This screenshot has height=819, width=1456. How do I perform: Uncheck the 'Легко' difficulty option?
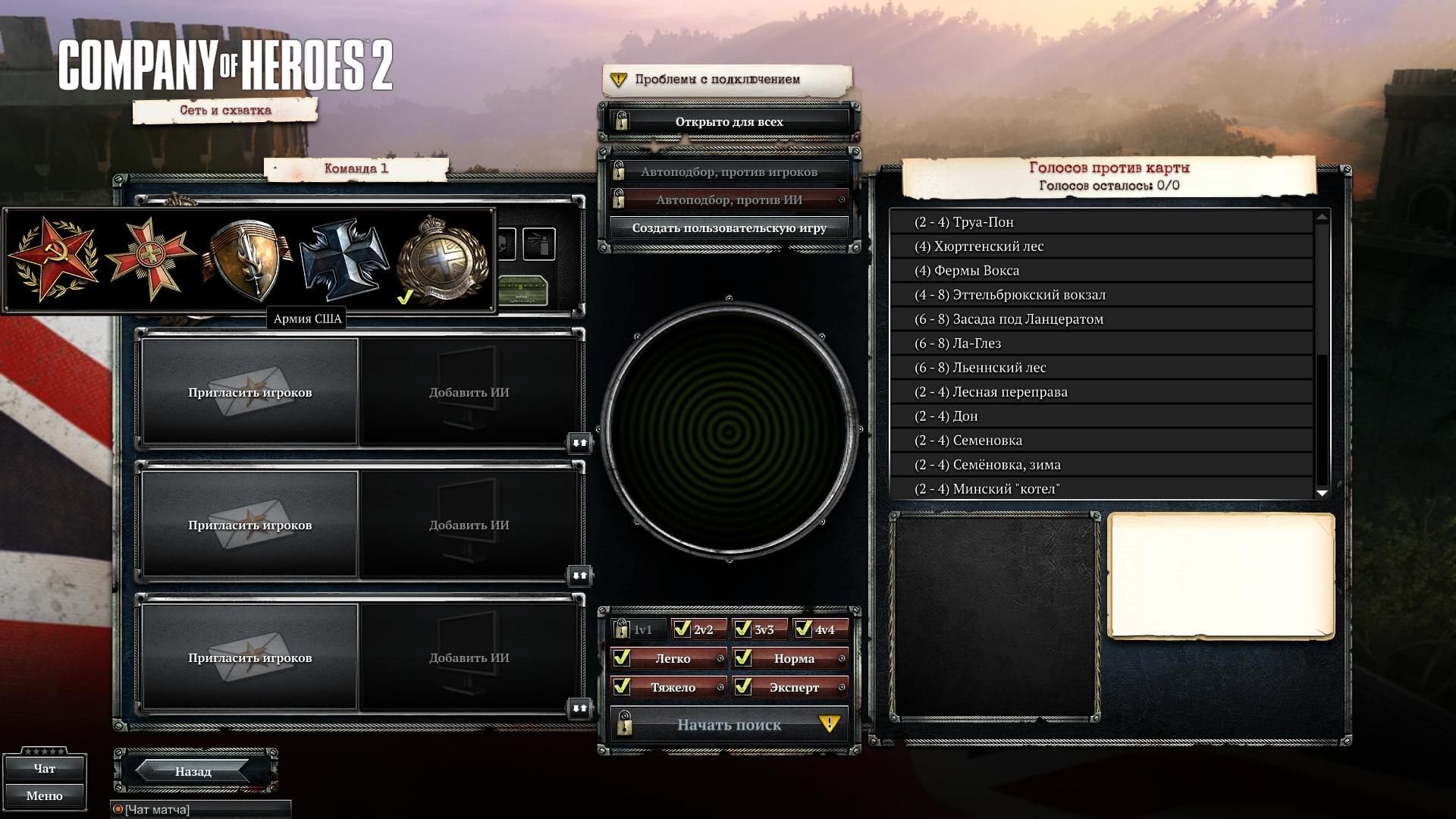click(x=622, y=658)
